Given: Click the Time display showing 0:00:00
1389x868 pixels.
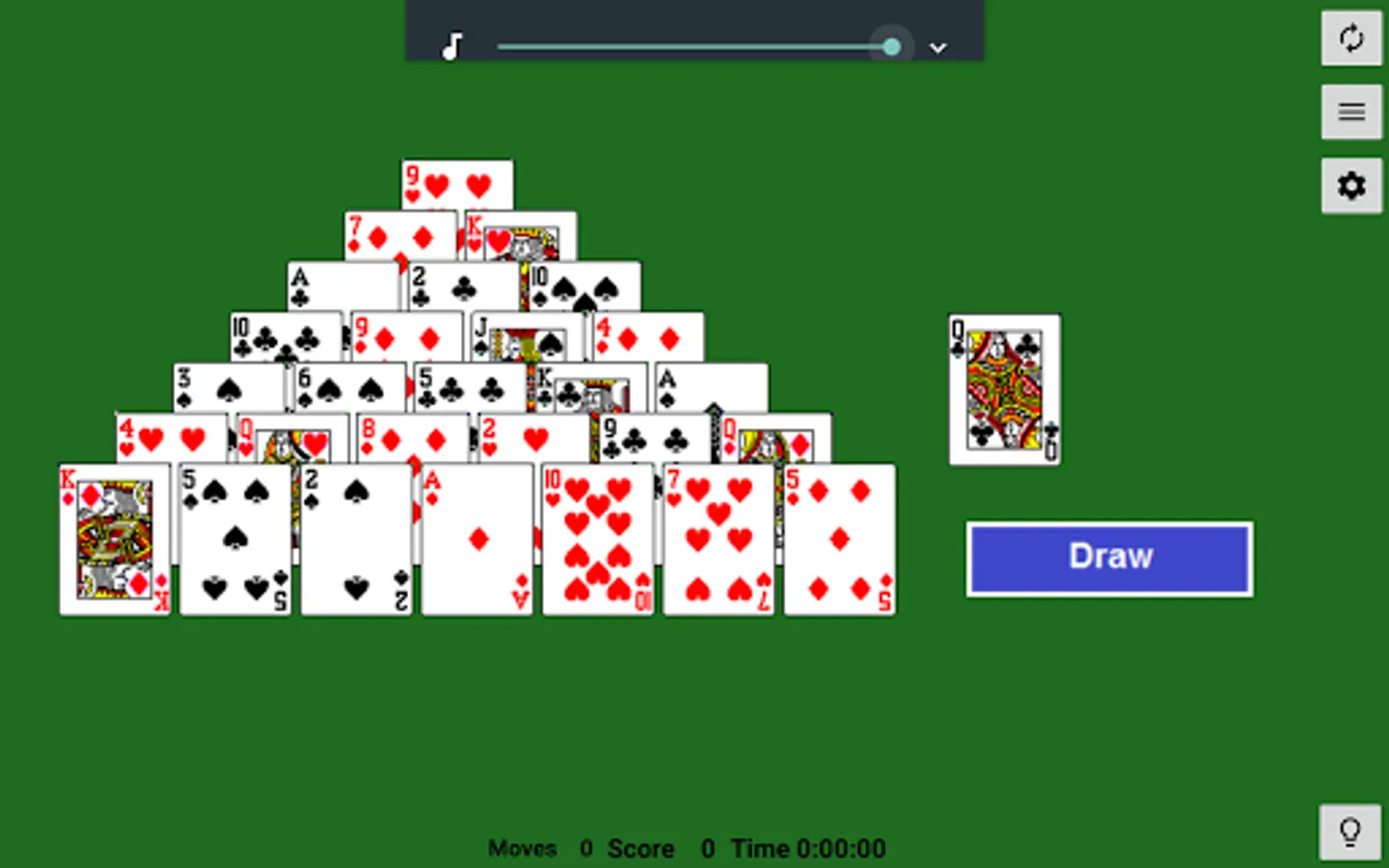Looking at the screenshot, I should tap(841, 849).
